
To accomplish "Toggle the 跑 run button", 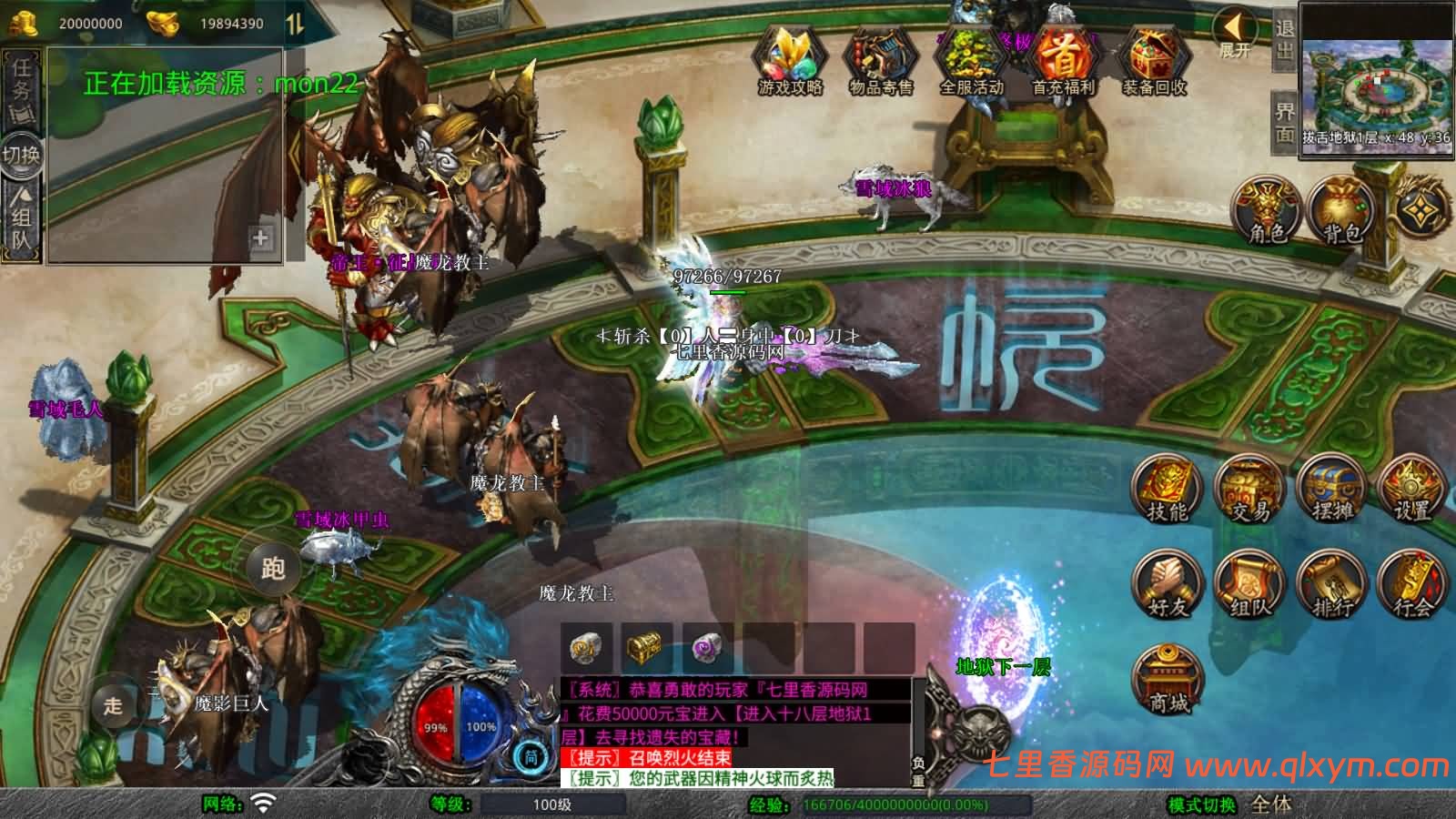I will click(273, 569).
